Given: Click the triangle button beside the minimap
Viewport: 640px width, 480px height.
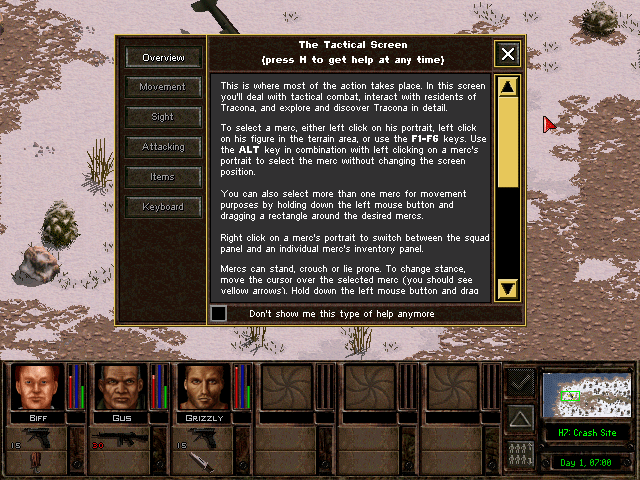Looking at the screenshot, I should [520, 416].
